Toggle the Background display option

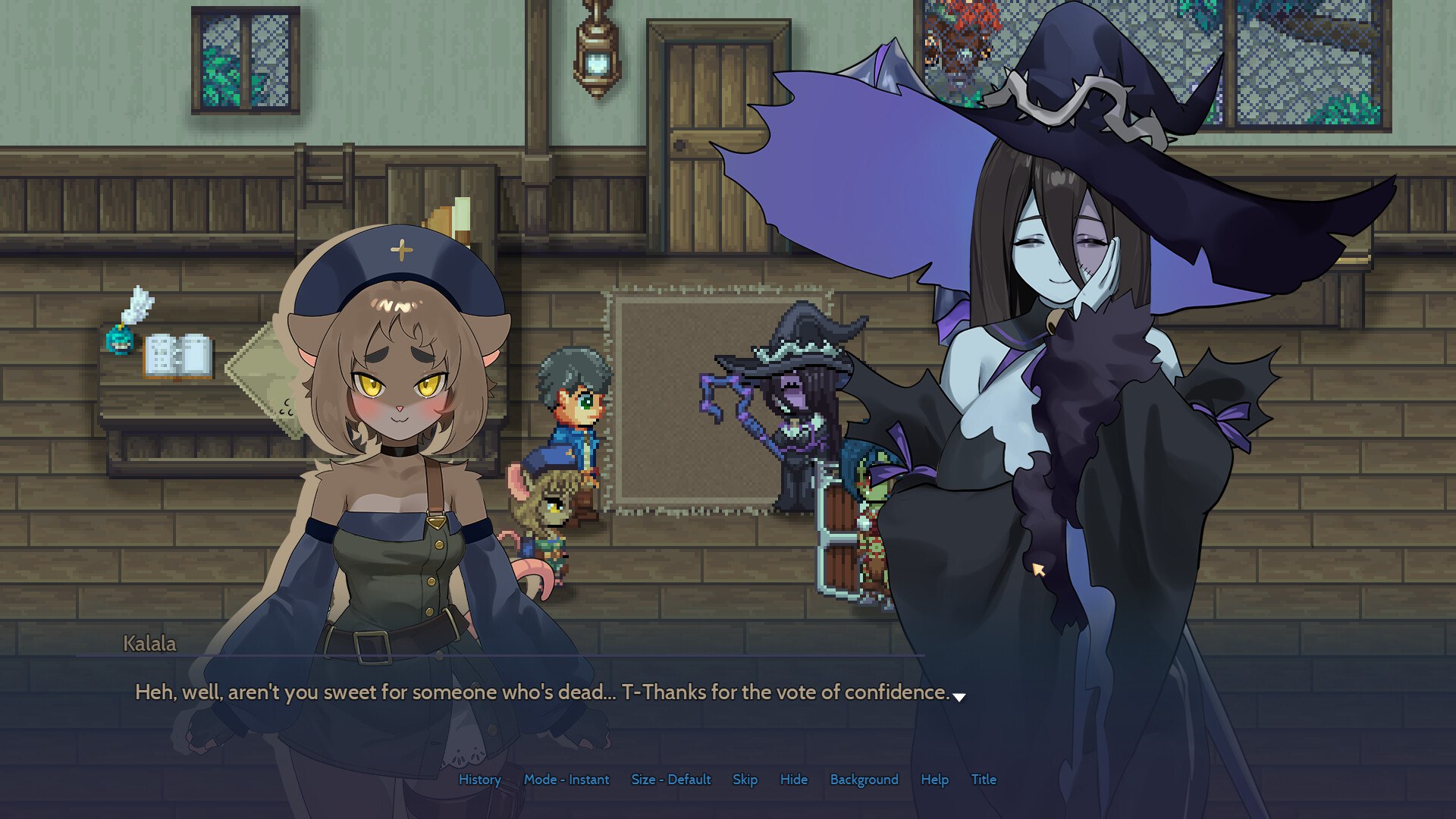pyautogui.click(x=864, y=780)
